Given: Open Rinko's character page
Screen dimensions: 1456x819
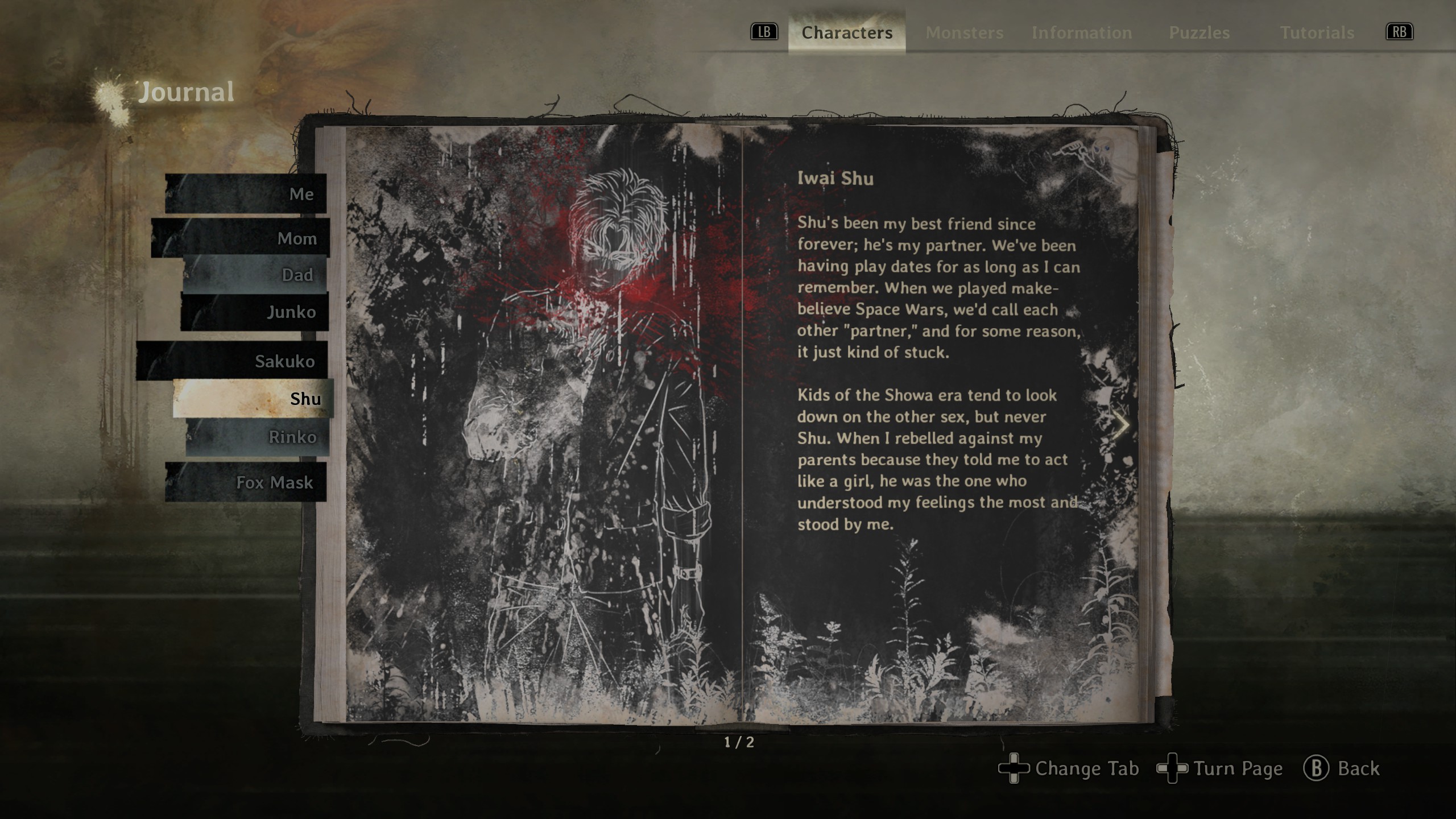Looking at the screenshot, I should (x=257, y=437).
